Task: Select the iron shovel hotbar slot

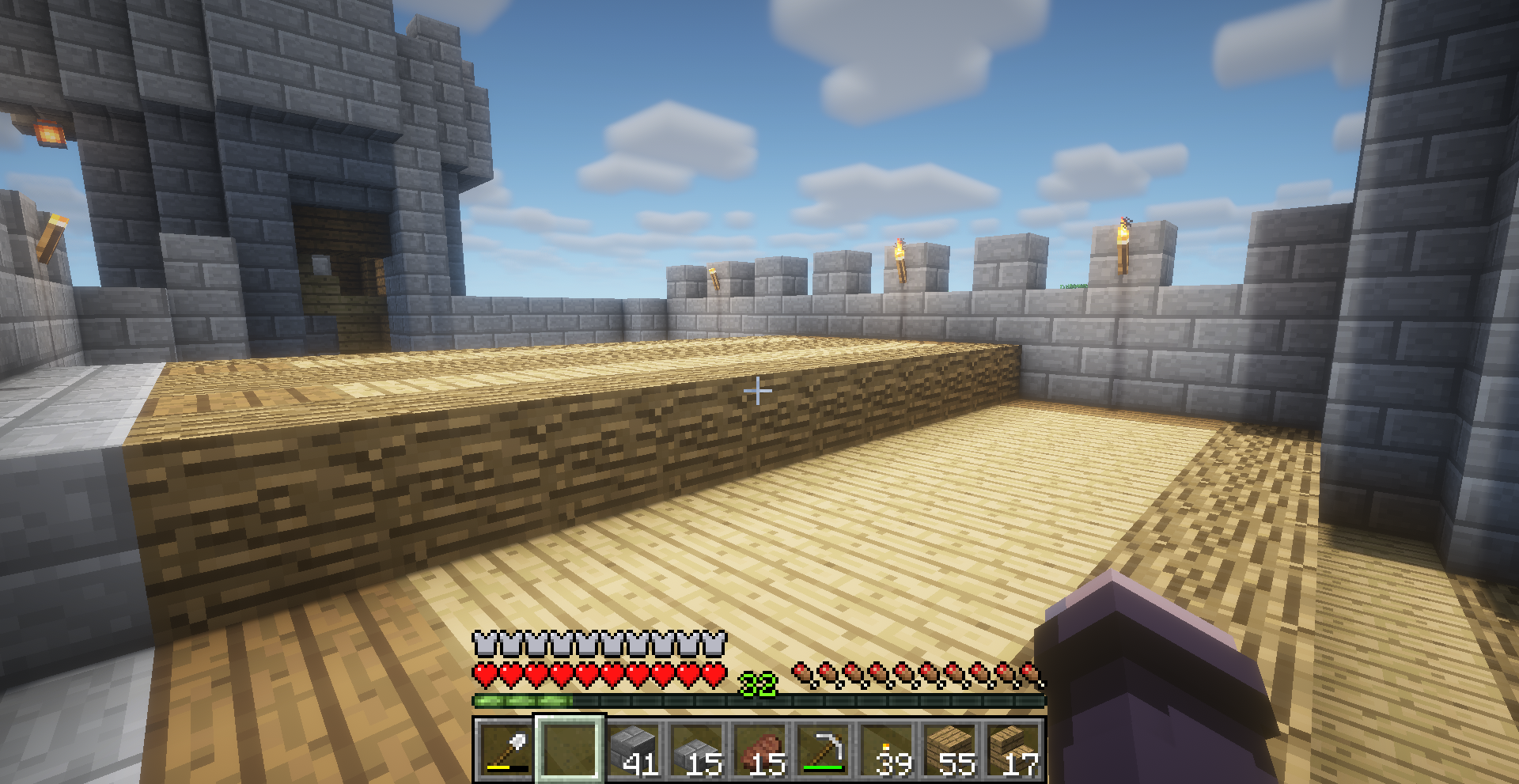Action: [506, 748]
